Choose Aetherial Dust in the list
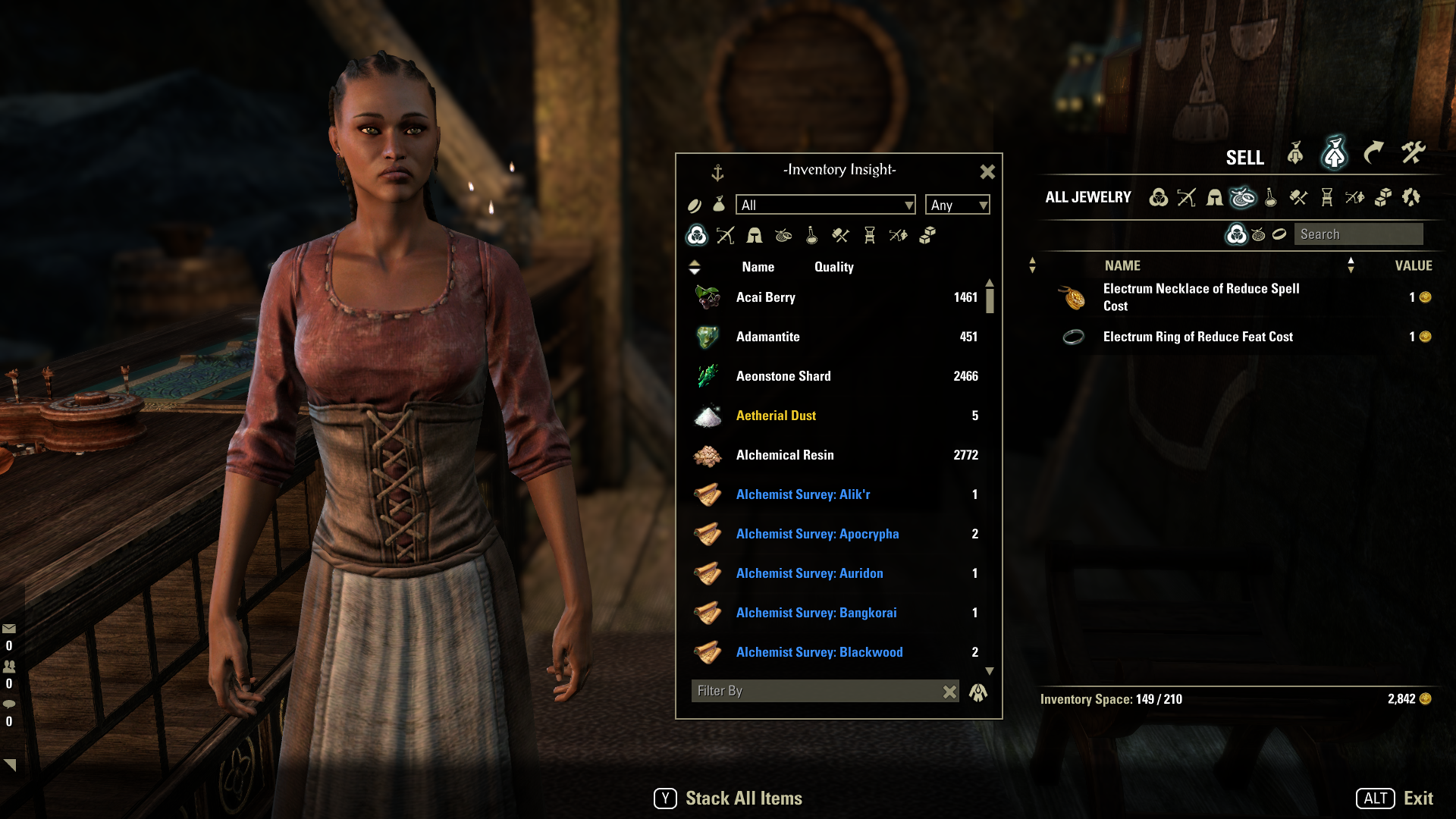Image resolution: width=1456 pixels, height=819 pixels. (x=834, y=416)
